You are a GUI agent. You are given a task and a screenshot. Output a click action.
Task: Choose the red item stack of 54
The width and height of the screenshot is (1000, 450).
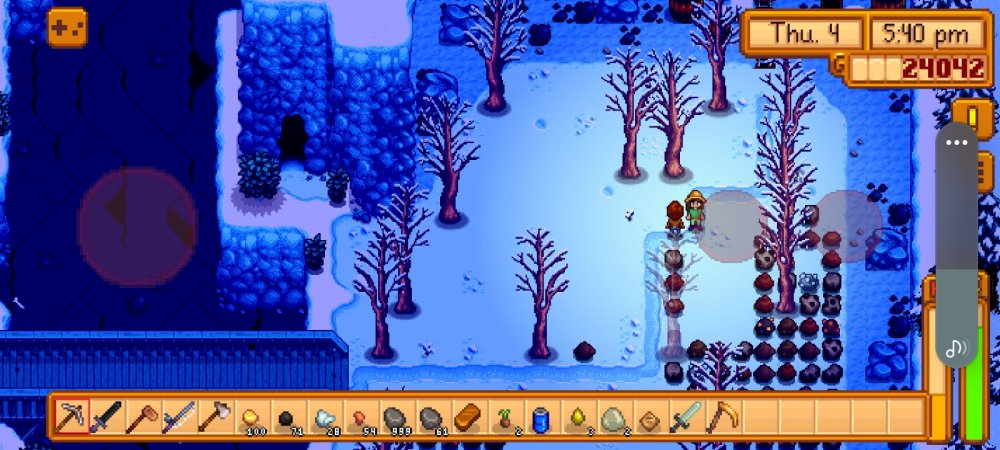click(x=360, y=416)
